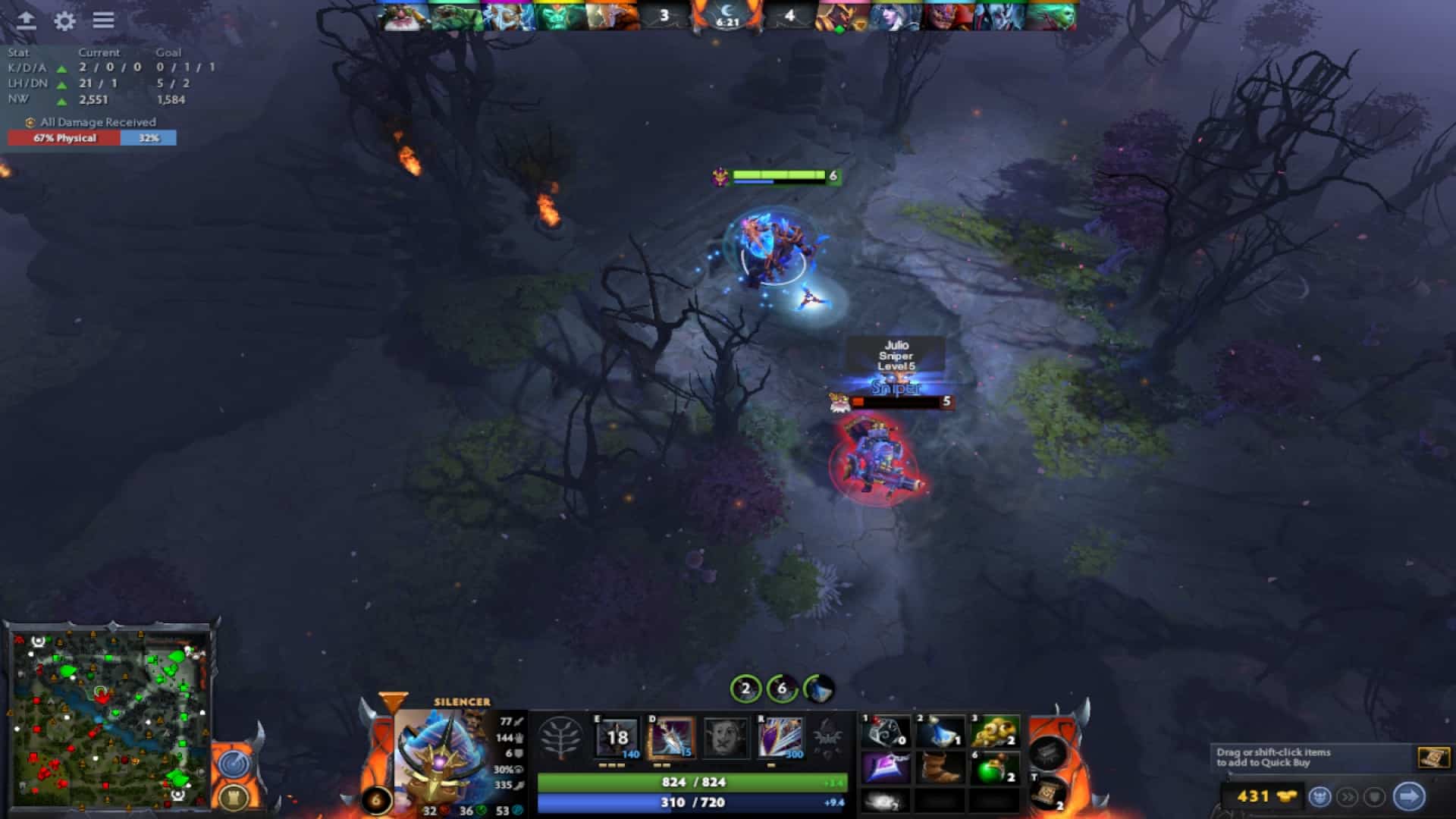Expand the courier deliver items chevron
The height and width of the screenshot is (819, 1456).
click(1348, 795)
